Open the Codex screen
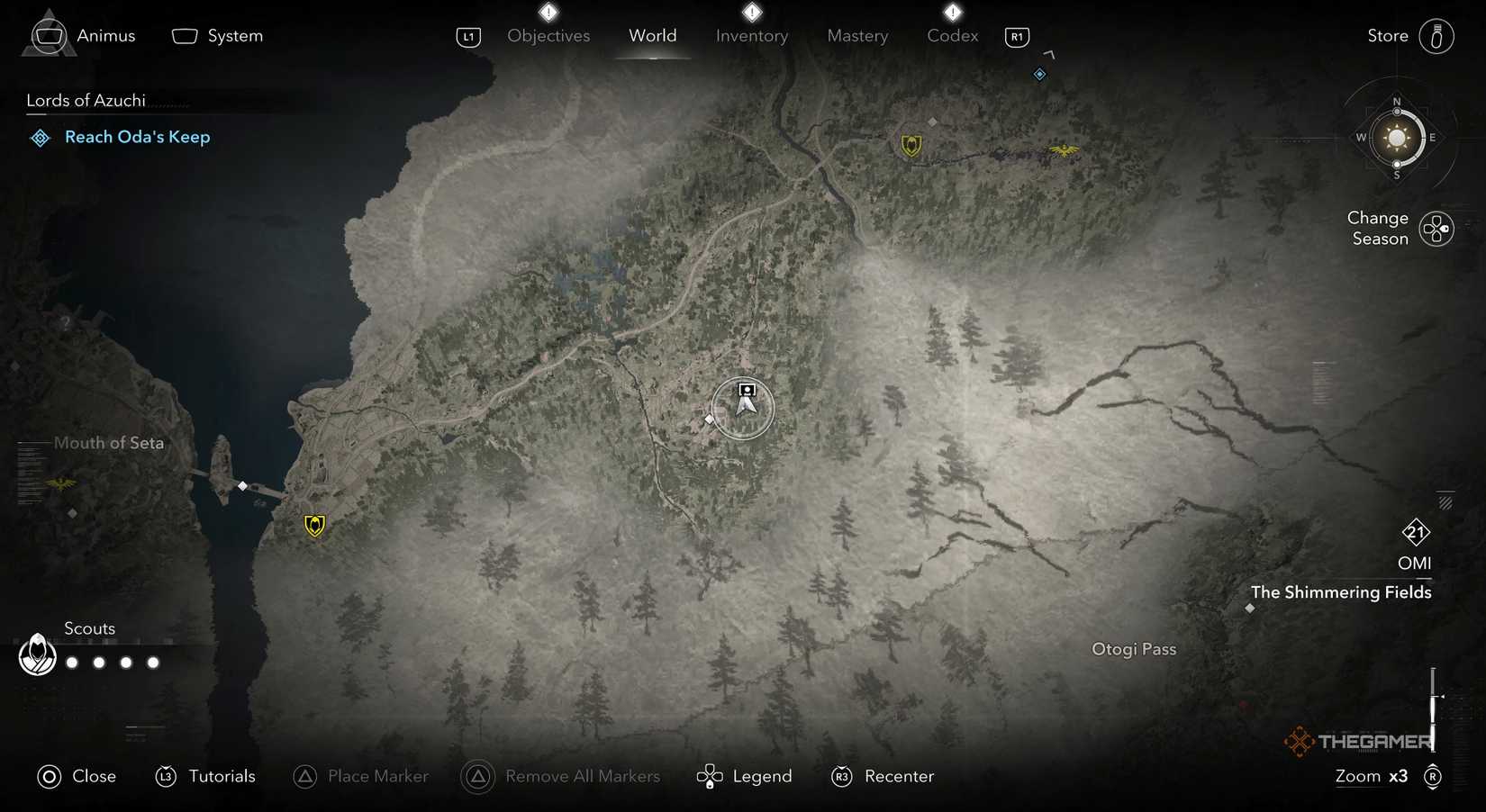The width and height of the screenshot is (1486, 812). coord(952,36)
